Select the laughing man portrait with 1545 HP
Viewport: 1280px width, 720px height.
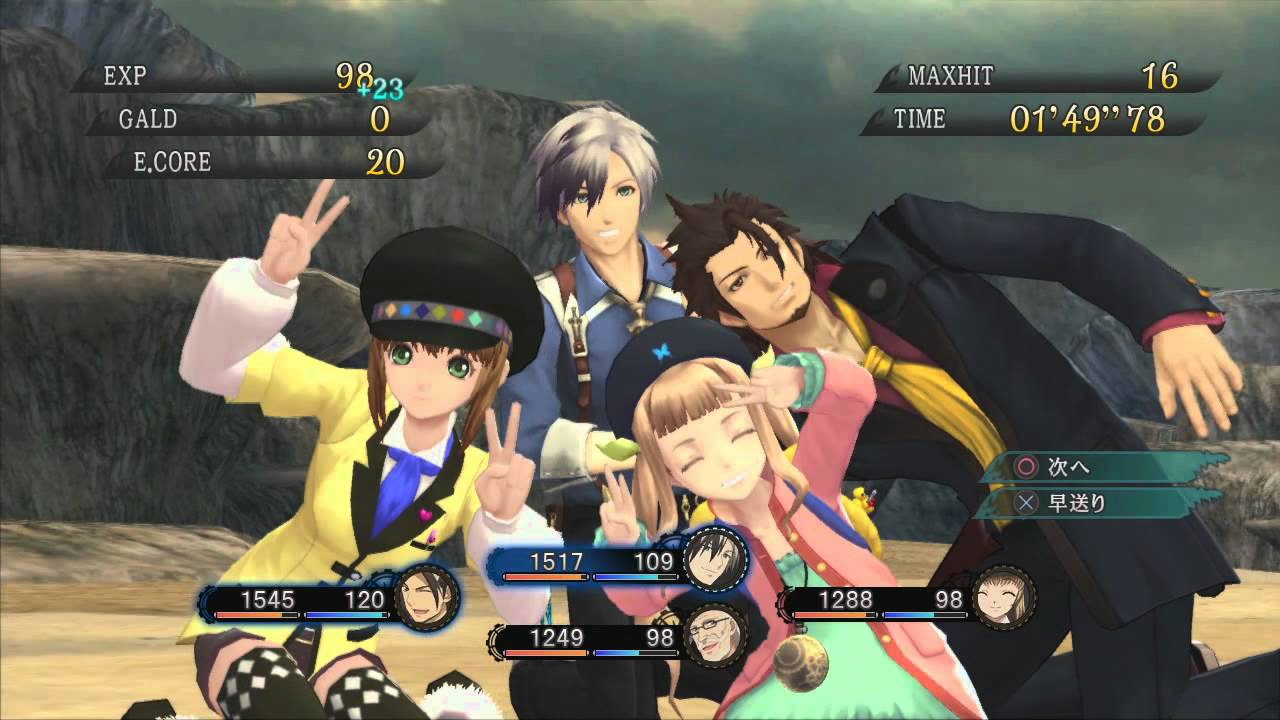tap(427, 599)
